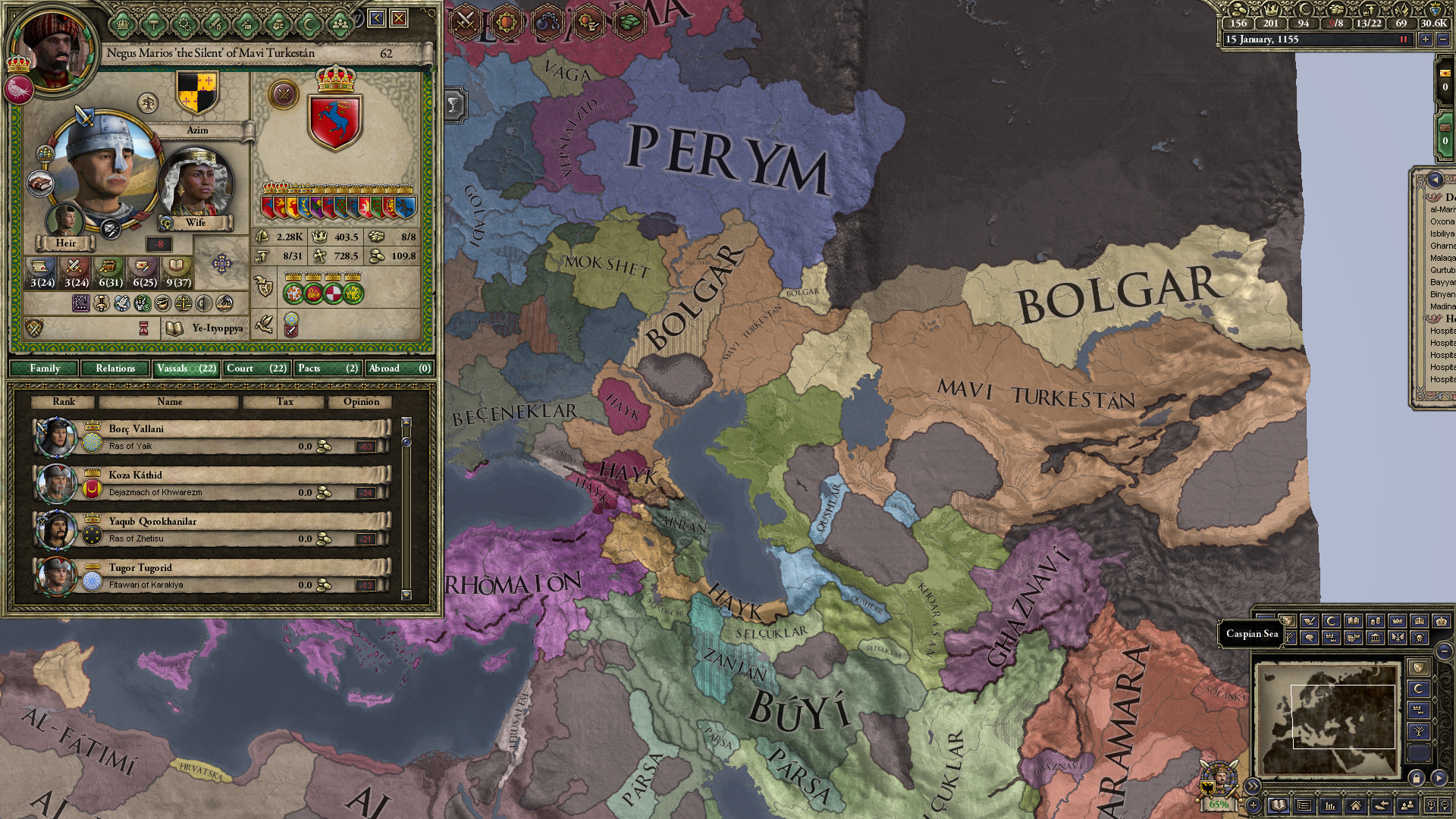
Task: Switch to diplomacy map mode speech bubble icon
Action: tap(1310, 638)
